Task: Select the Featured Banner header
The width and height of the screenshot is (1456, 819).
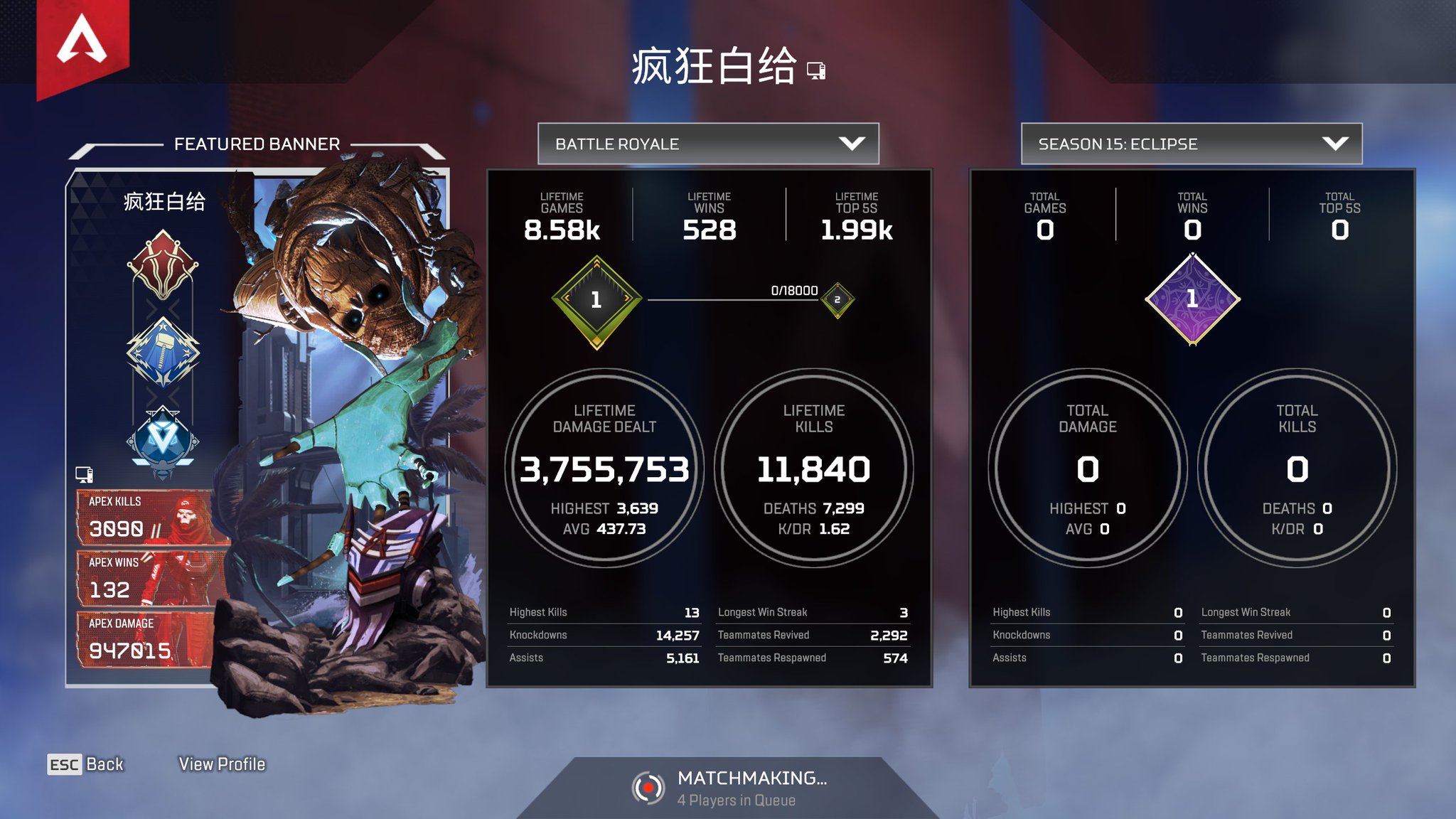Action: tap(258, 143)
